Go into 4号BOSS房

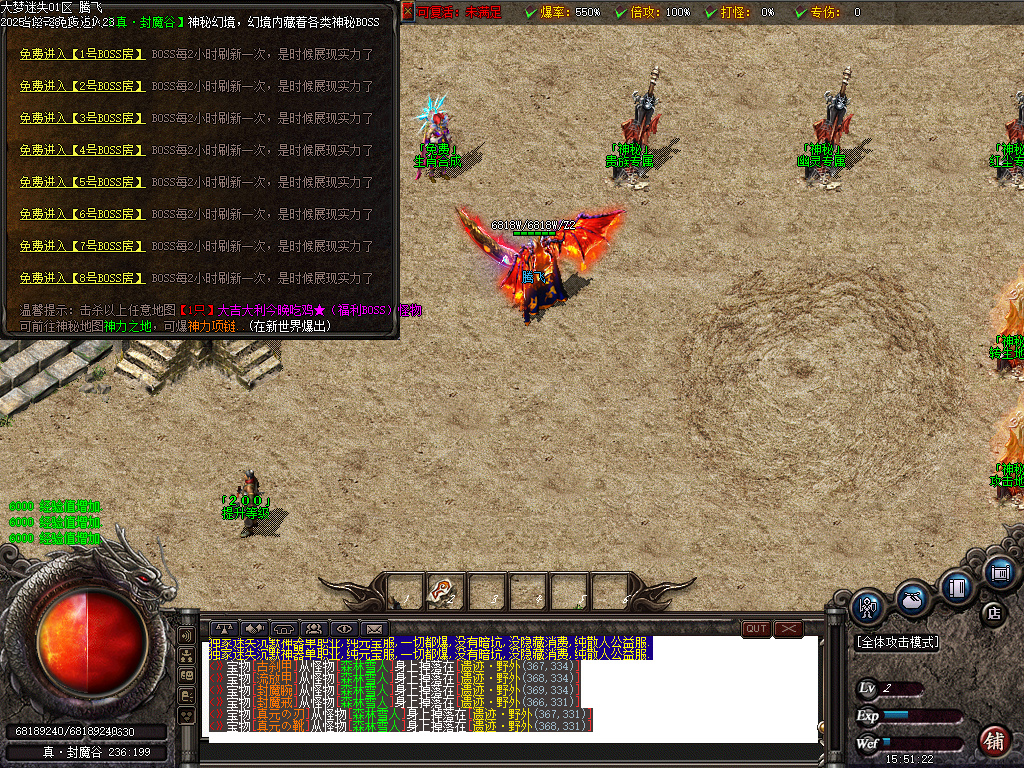[x=82, y=150]
